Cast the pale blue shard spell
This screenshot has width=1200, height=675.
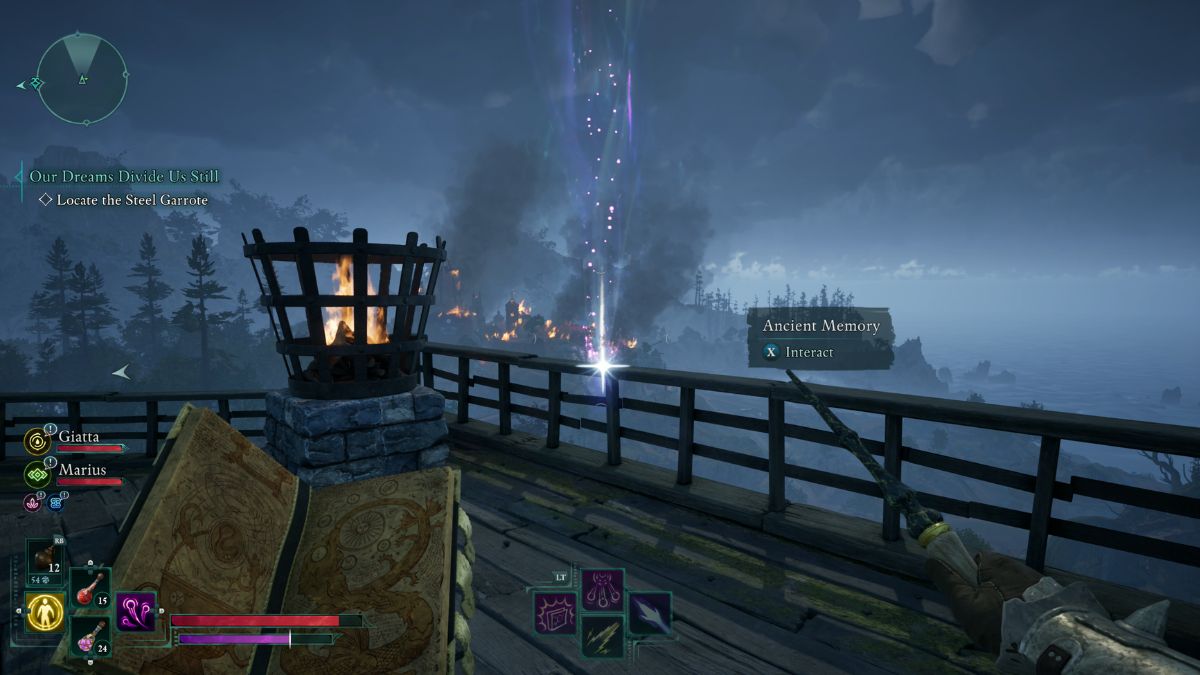click(x=650, y=612)
